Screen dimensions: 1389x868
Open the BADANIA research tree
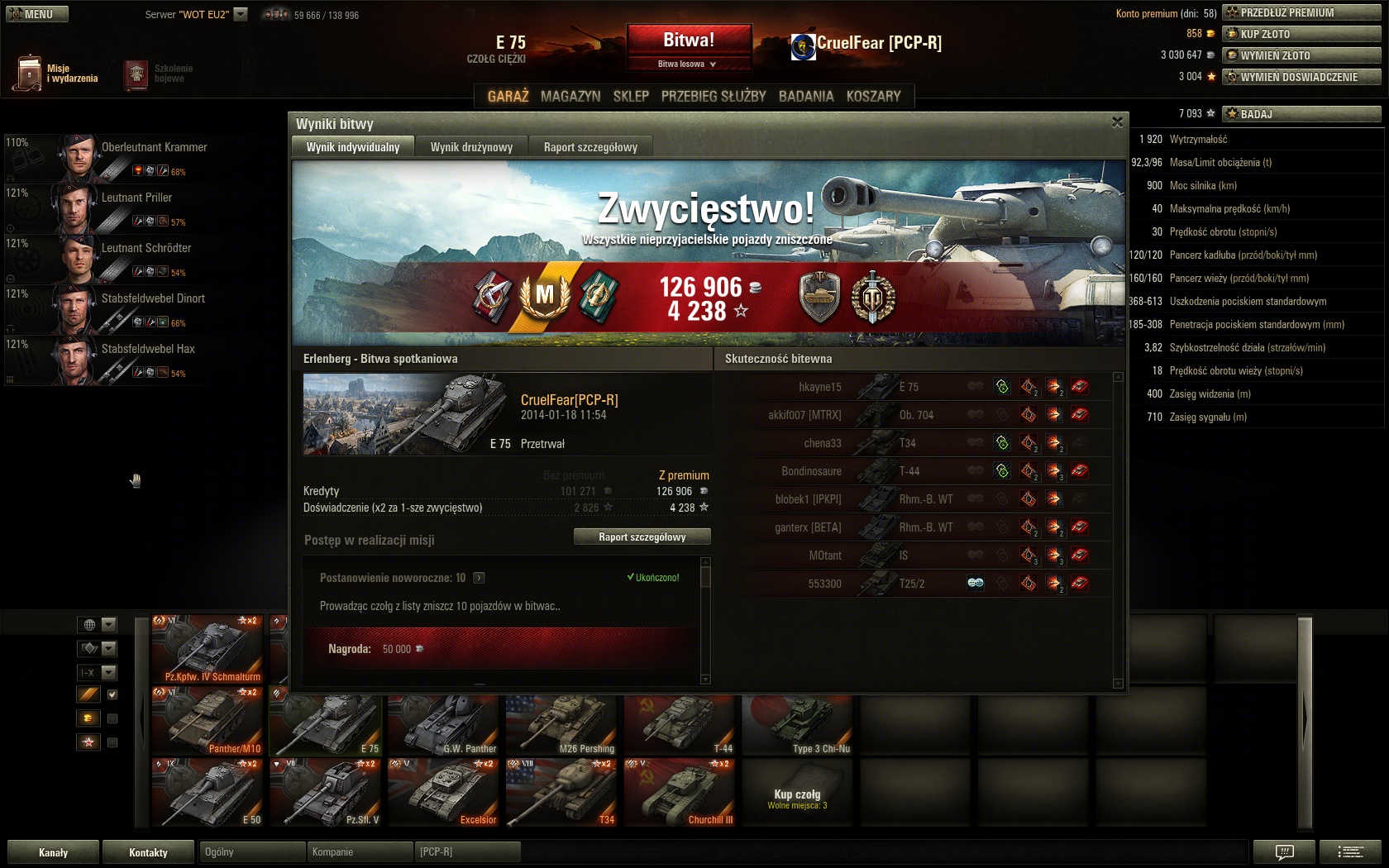pos(806,97)
